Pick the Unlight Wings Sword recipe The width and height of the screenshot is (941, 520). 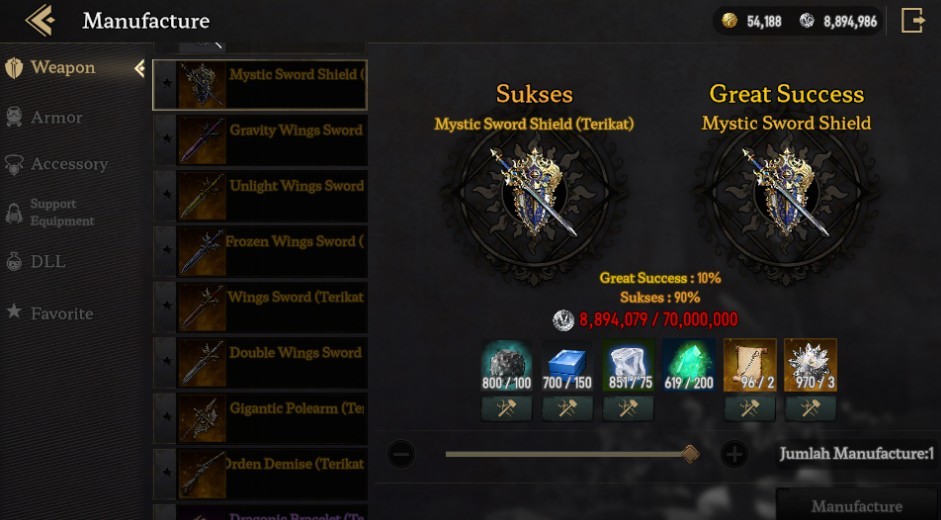pyautogui.click(x=270, y=196)
